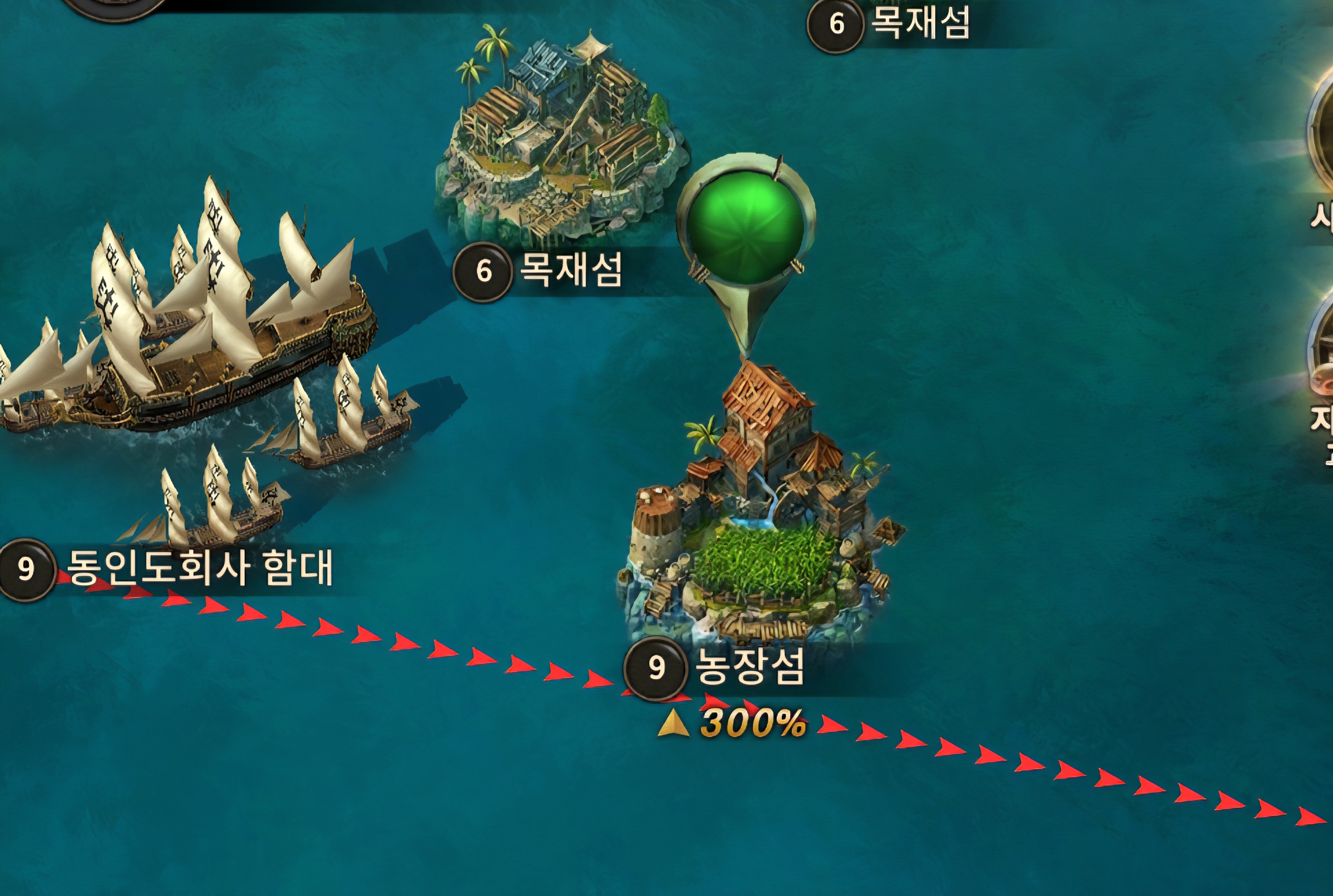Viewport: 1333px width, 896px height.
Task: Choose the 동인도회사 함대 fleet label
Action: [x=199, y=568]
